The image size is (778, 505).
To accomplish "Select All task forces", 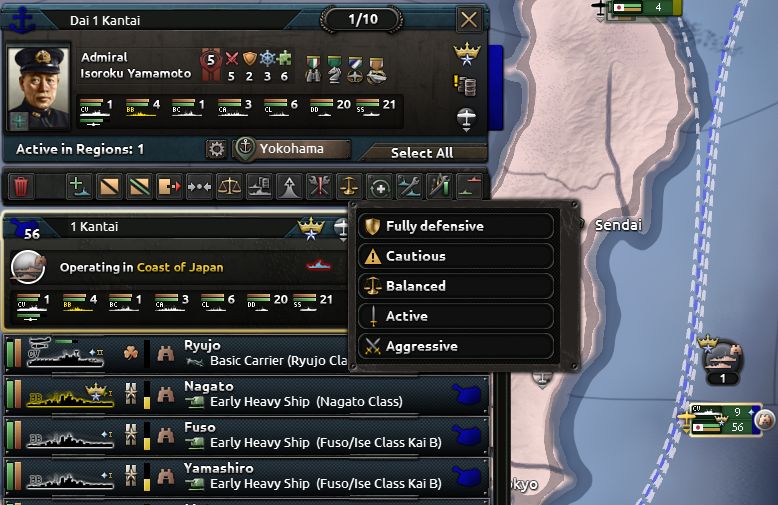I will 421,153.
